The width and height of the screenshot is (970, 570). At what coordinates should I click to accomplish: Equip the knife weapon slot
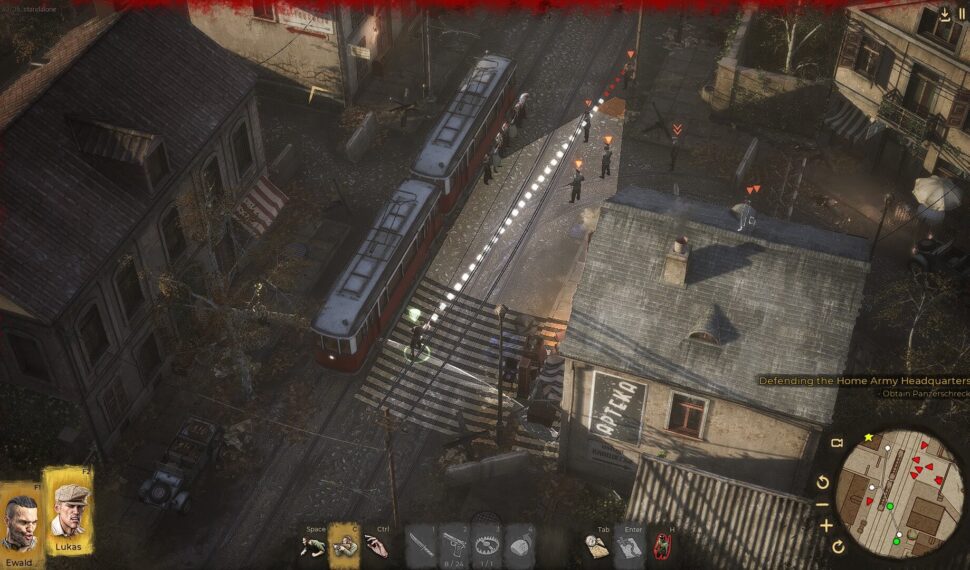tap(420, 545)
